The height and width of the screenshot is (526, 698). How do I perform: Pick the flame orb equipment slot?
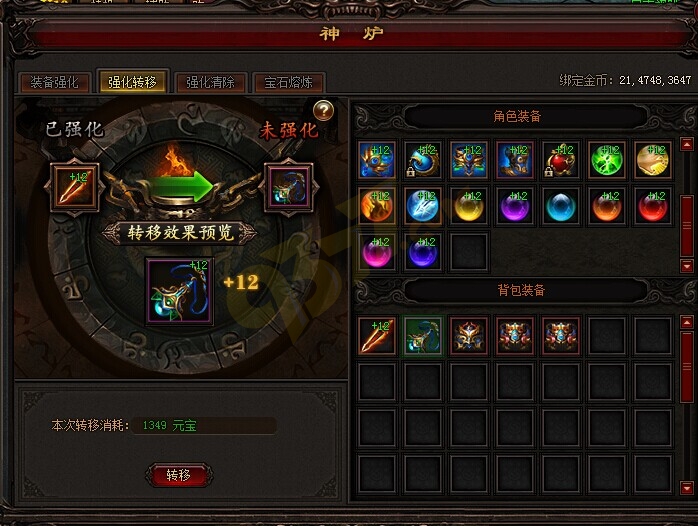pos(377,206)
